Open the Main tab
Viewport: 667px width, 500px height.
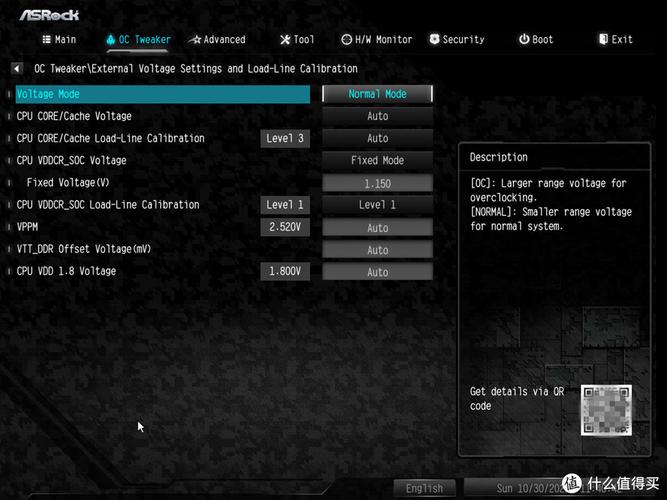click(58, 40)
